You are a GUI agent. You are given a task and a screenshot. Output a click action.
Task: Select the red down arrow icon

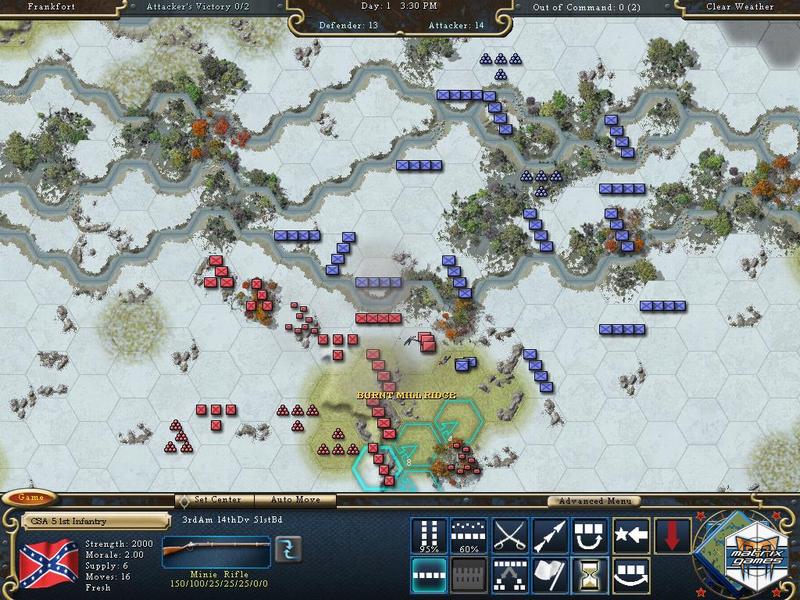[671, 536]
